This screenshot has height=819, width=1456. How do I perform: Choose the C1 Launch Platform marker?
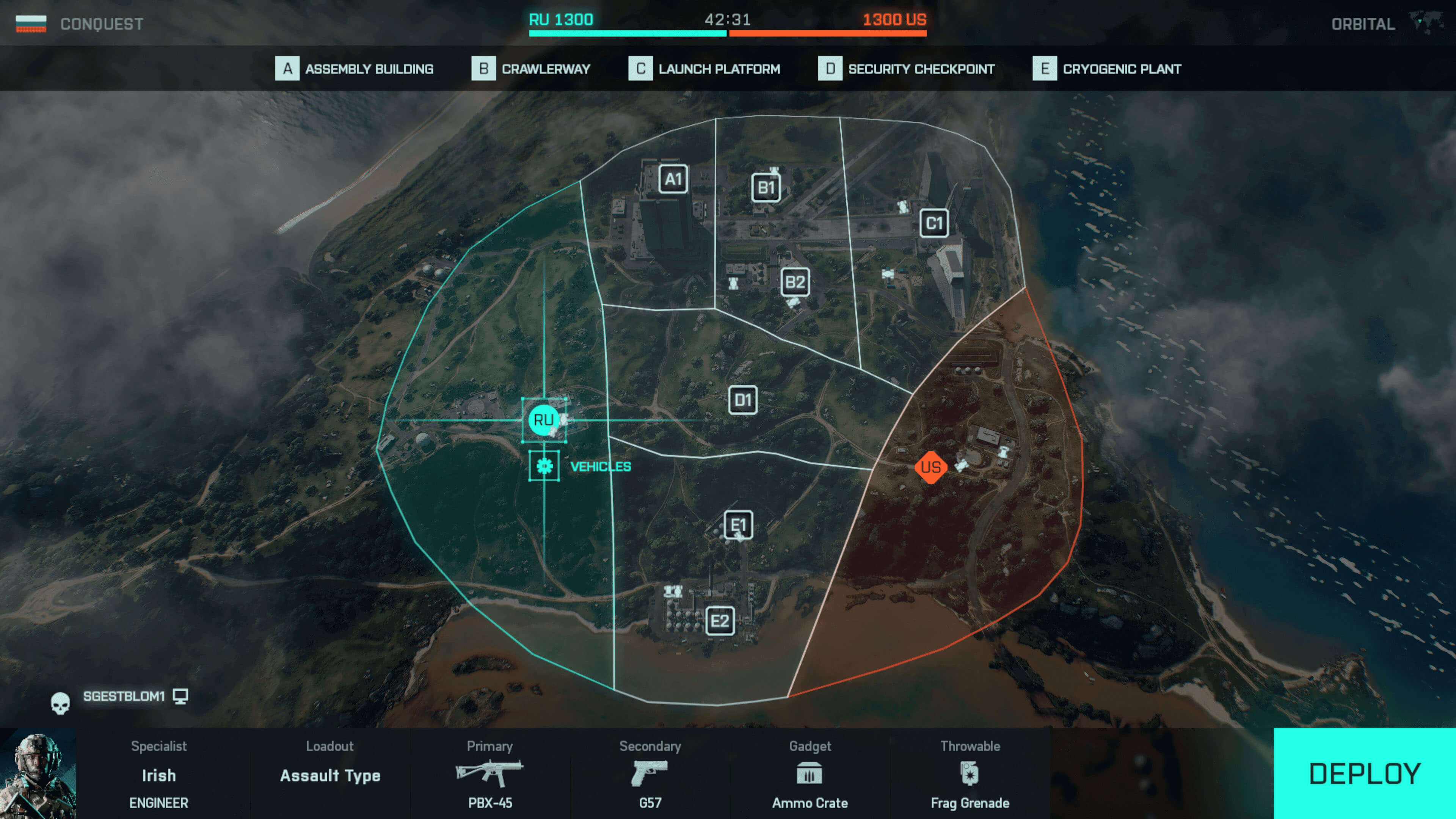934,223
